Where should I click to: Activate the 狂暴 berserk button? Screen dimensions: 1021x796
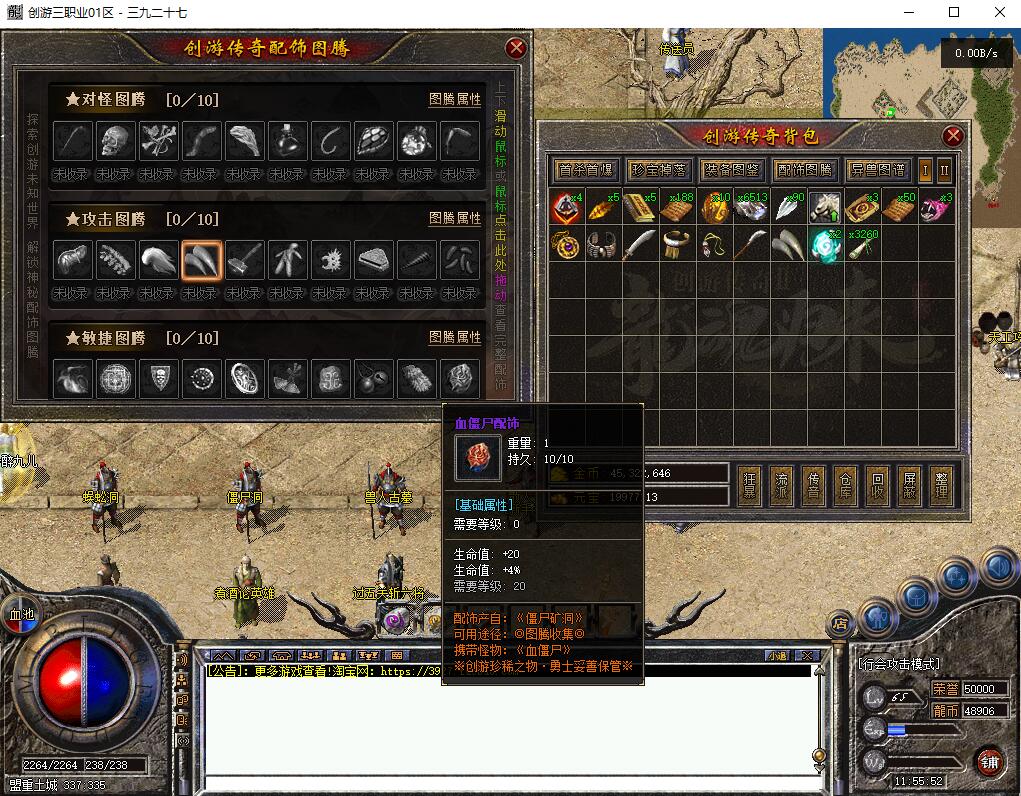[x=749, y=484]
